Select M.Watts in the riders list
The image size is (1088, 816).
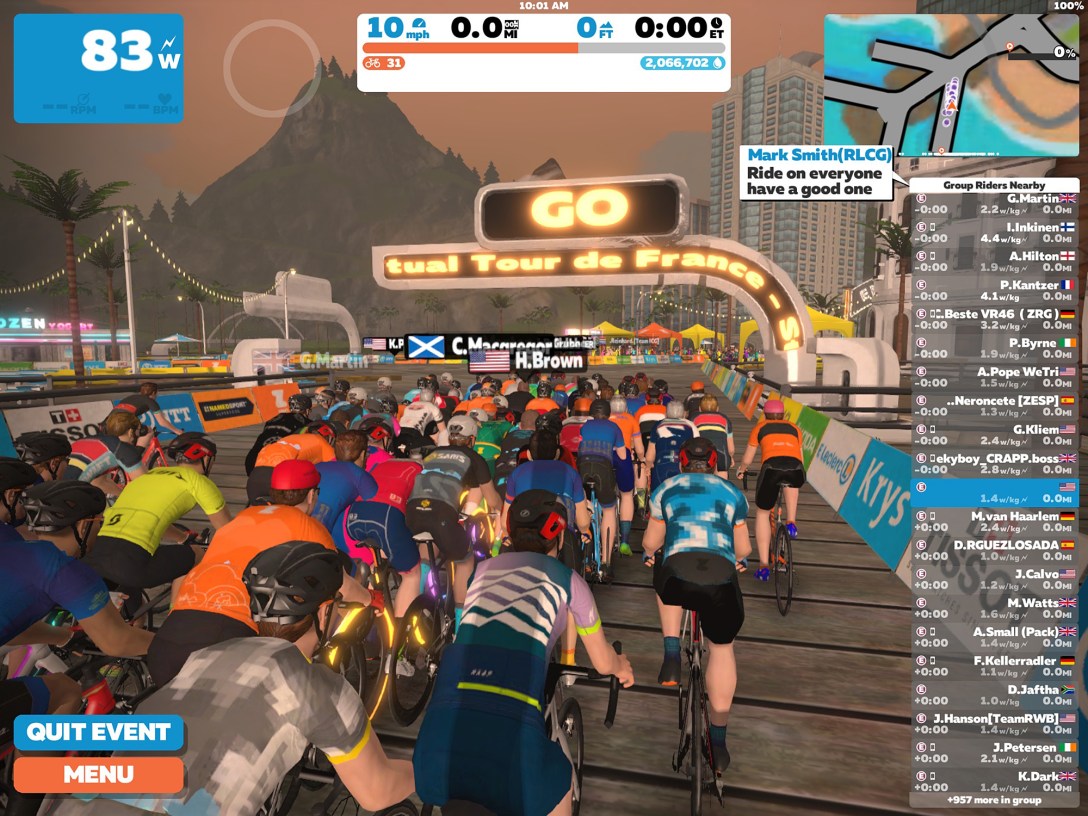pyautogui.click(x=994, y=609)
